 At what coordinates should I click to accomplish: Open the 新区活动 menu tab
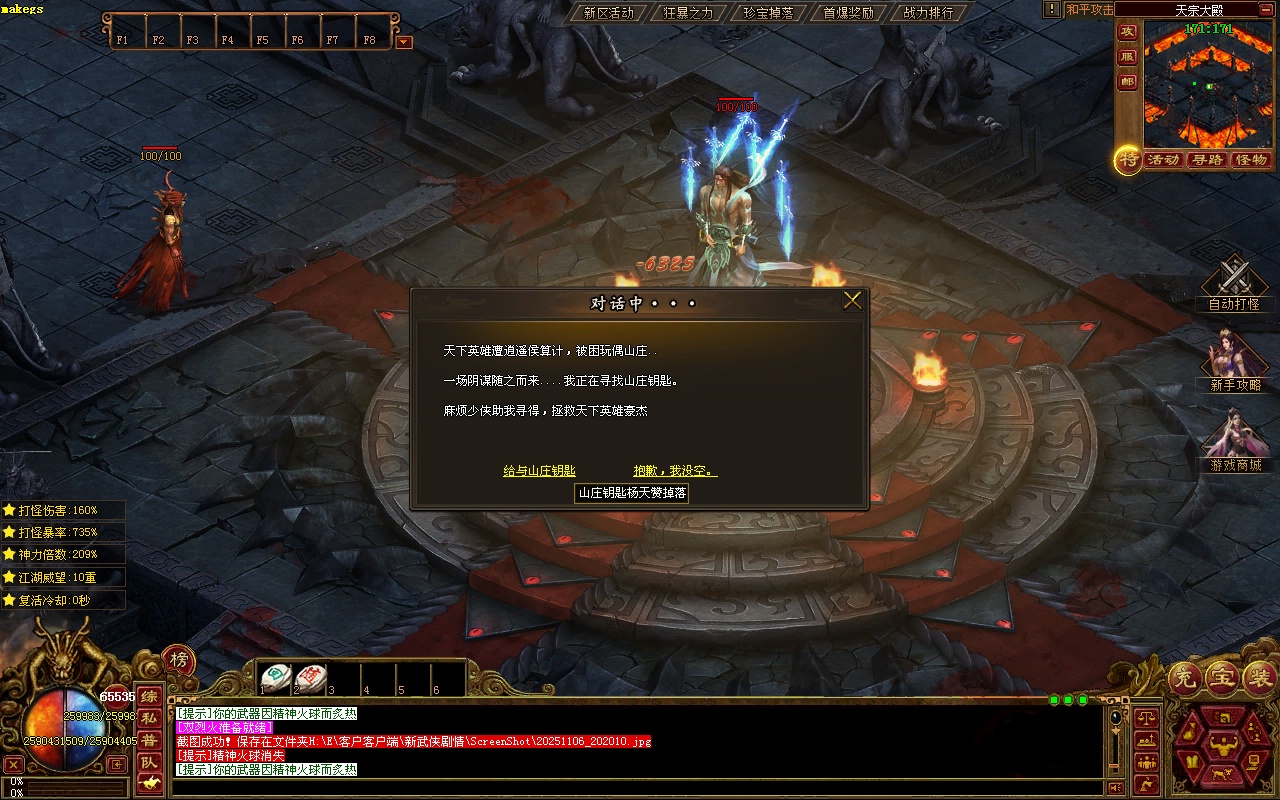click(608, 13)
